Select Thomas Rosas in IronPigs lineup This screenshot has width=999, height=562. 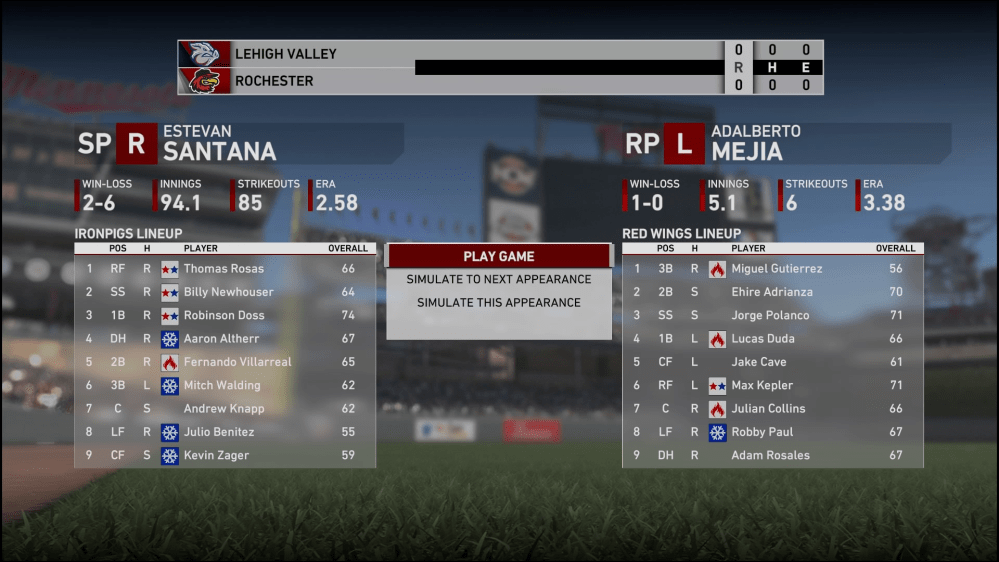click(x=224, y=268)
